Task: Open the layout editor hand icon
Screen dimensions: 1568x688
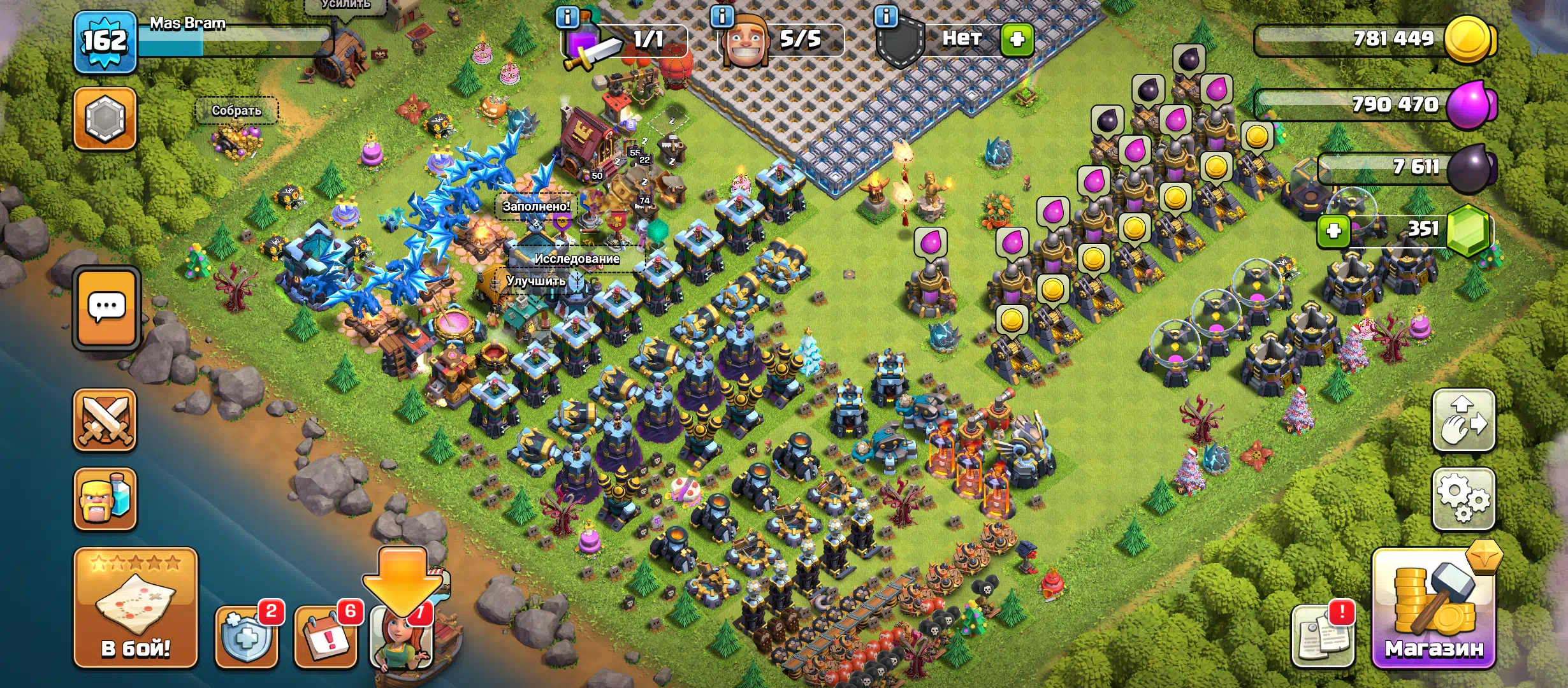Action: tap(1463, 420)
